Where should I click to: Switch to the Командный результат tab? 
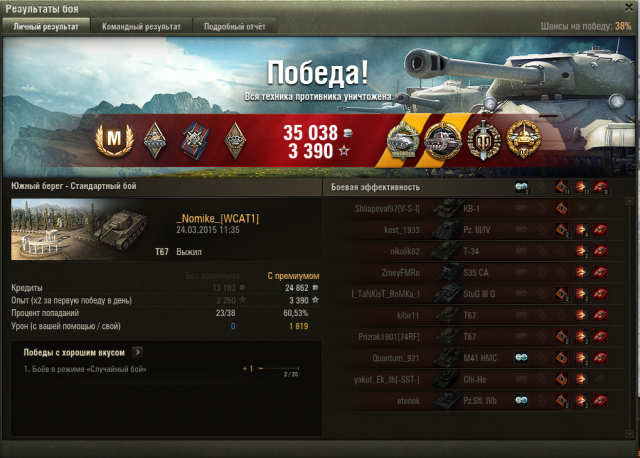coord(141,27)
